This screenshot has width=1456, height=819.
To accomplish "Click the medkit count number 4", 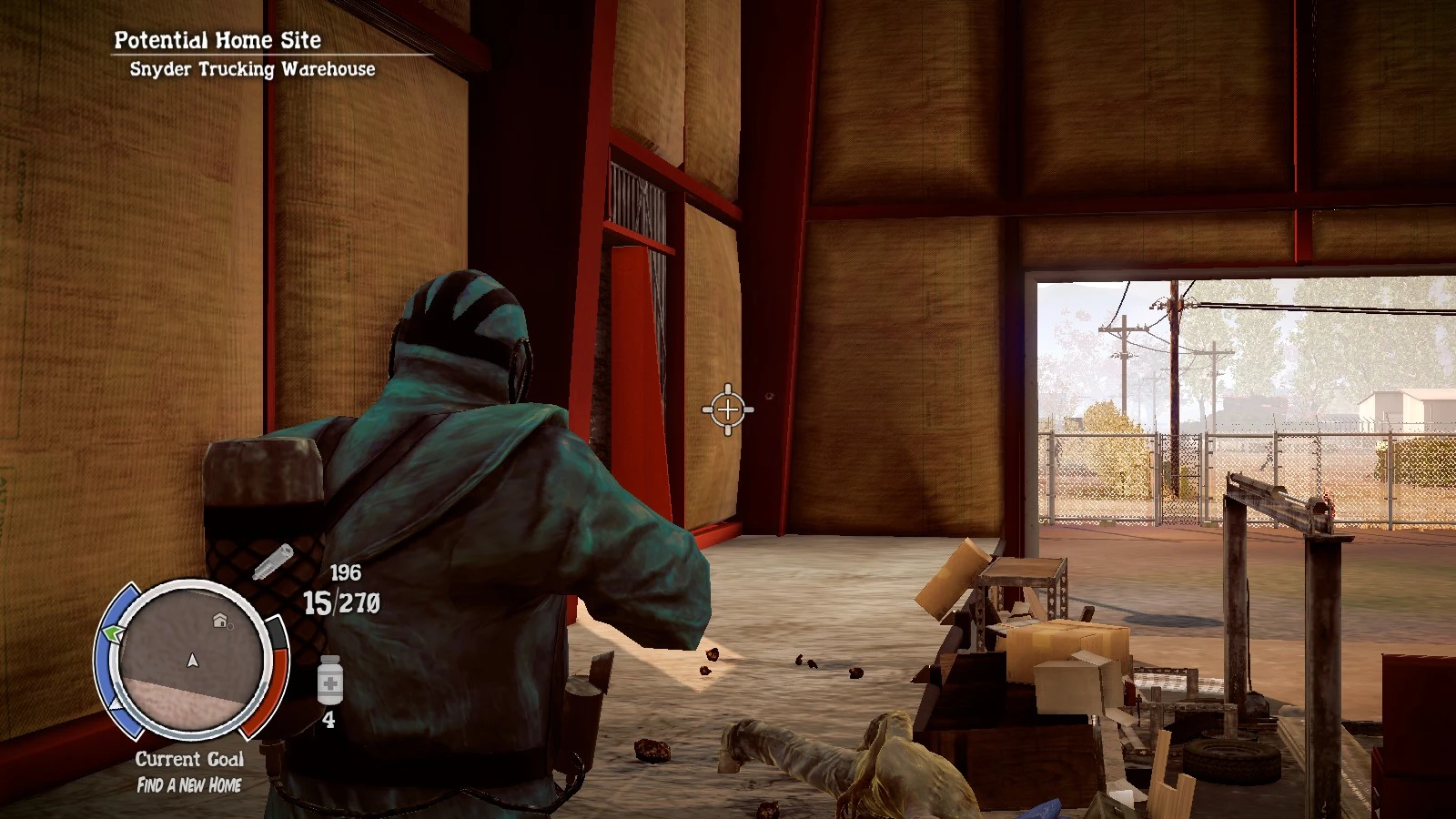I will point(330,719).
